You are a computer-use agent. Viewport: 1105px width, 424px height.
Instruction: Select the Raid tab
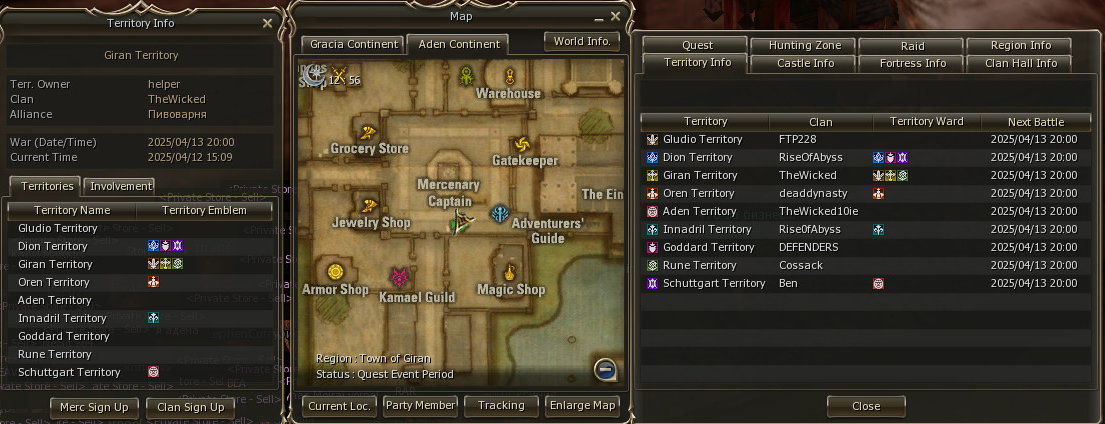point(910,45)
